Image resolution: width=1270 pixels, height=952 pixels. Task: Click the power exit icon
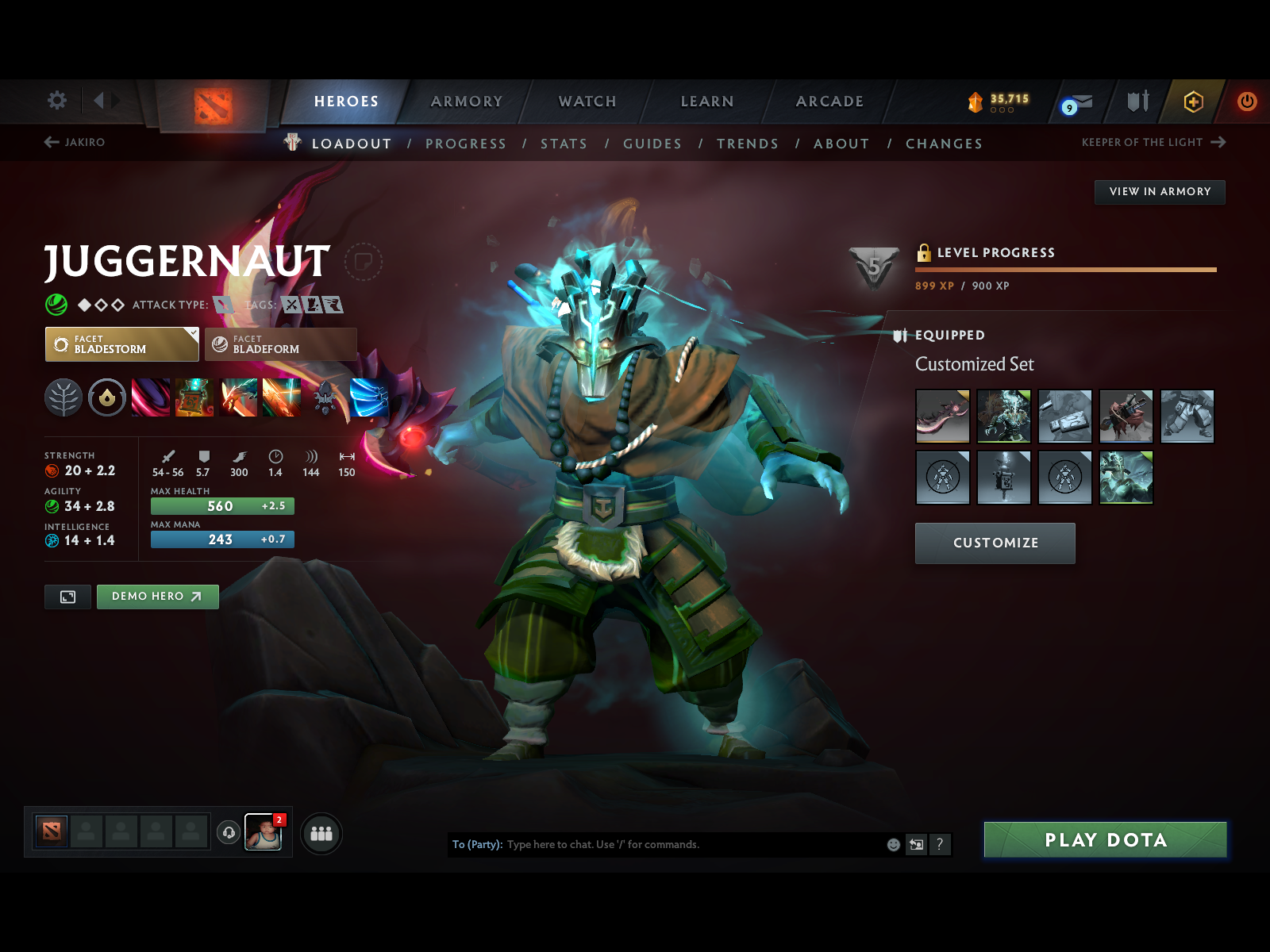point(1245,102)
